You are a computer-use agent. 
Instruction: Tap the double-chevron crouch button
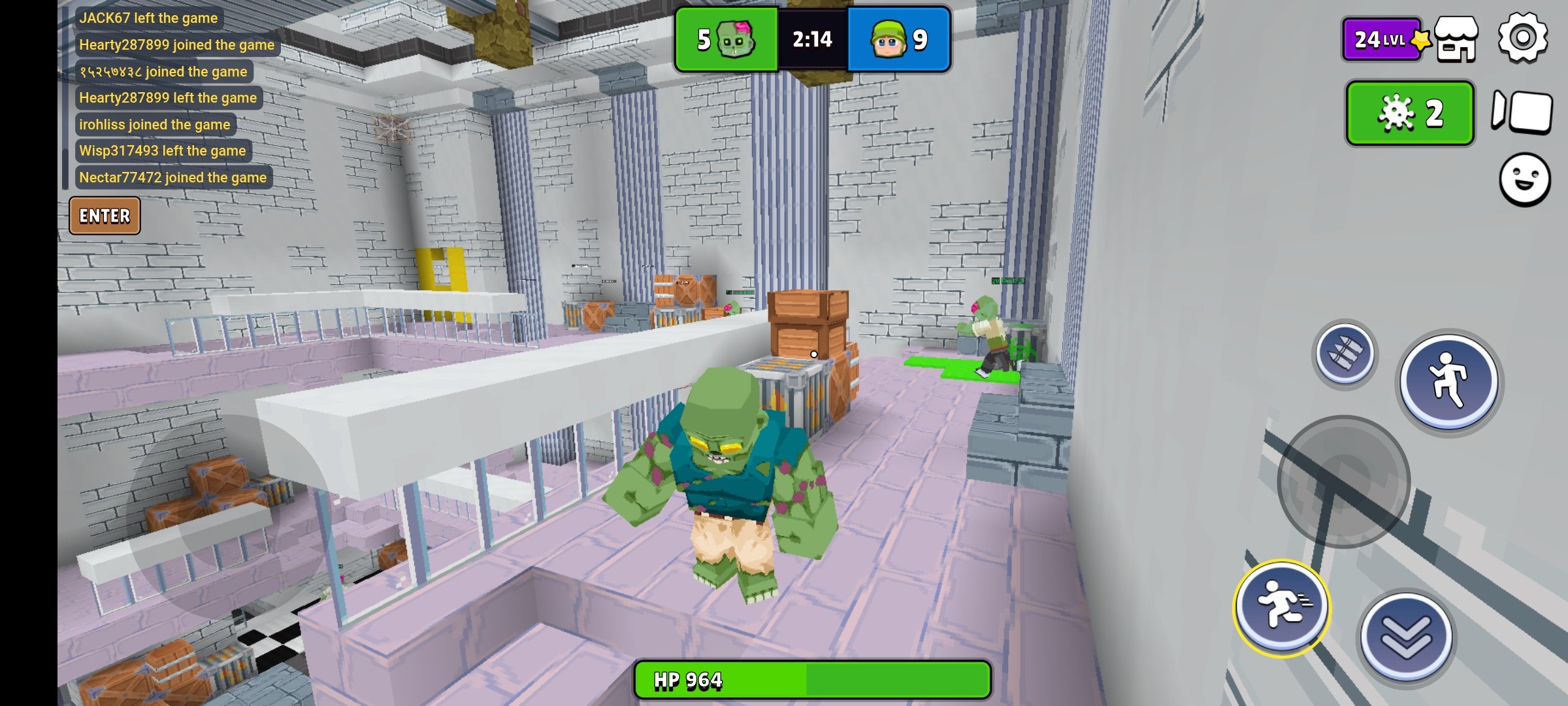pos(1407,637)
